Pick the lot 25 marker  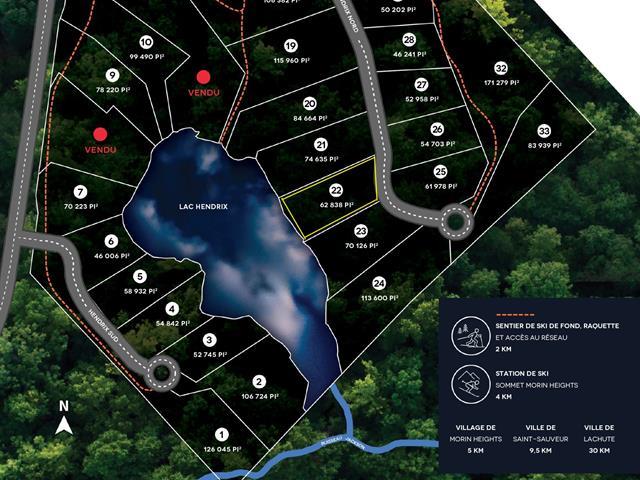point(441,171)
